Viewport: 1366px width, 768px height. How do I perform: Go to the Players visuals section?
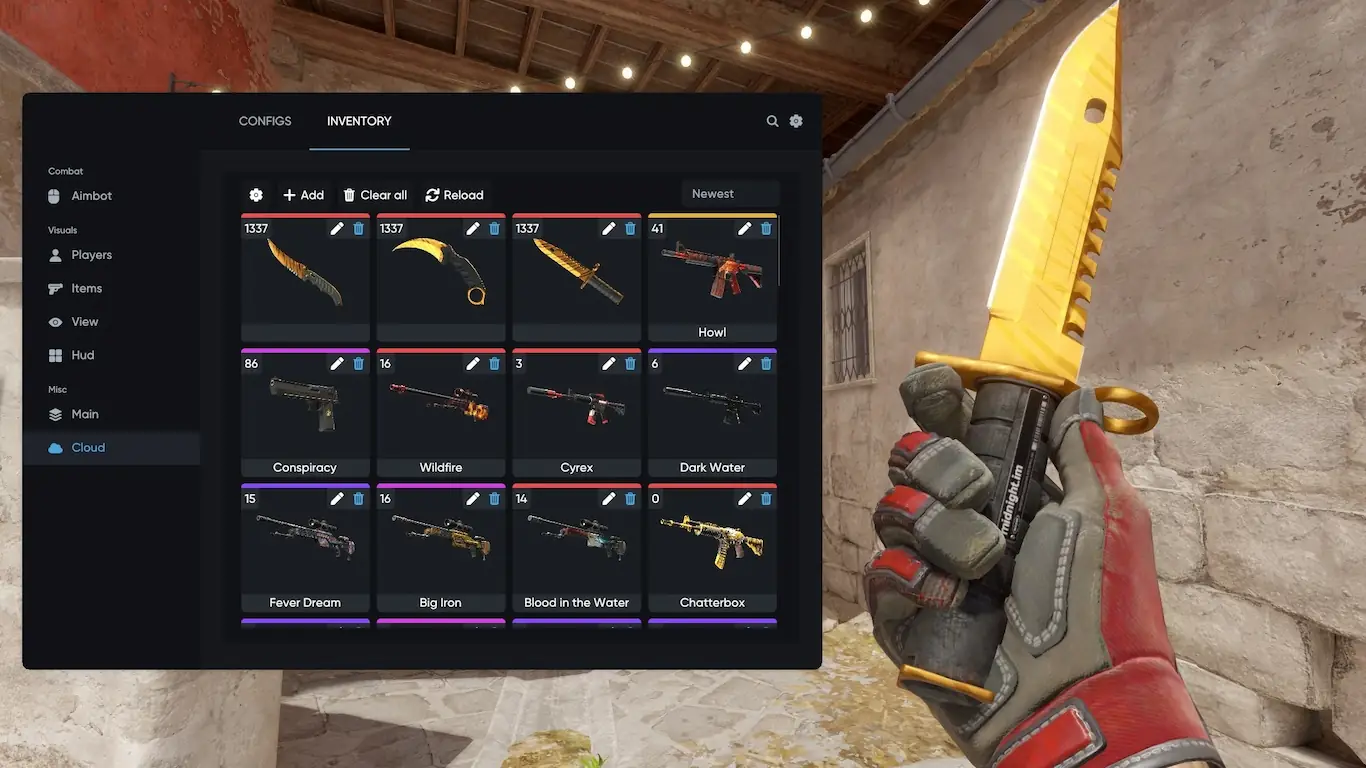[91, 255]
